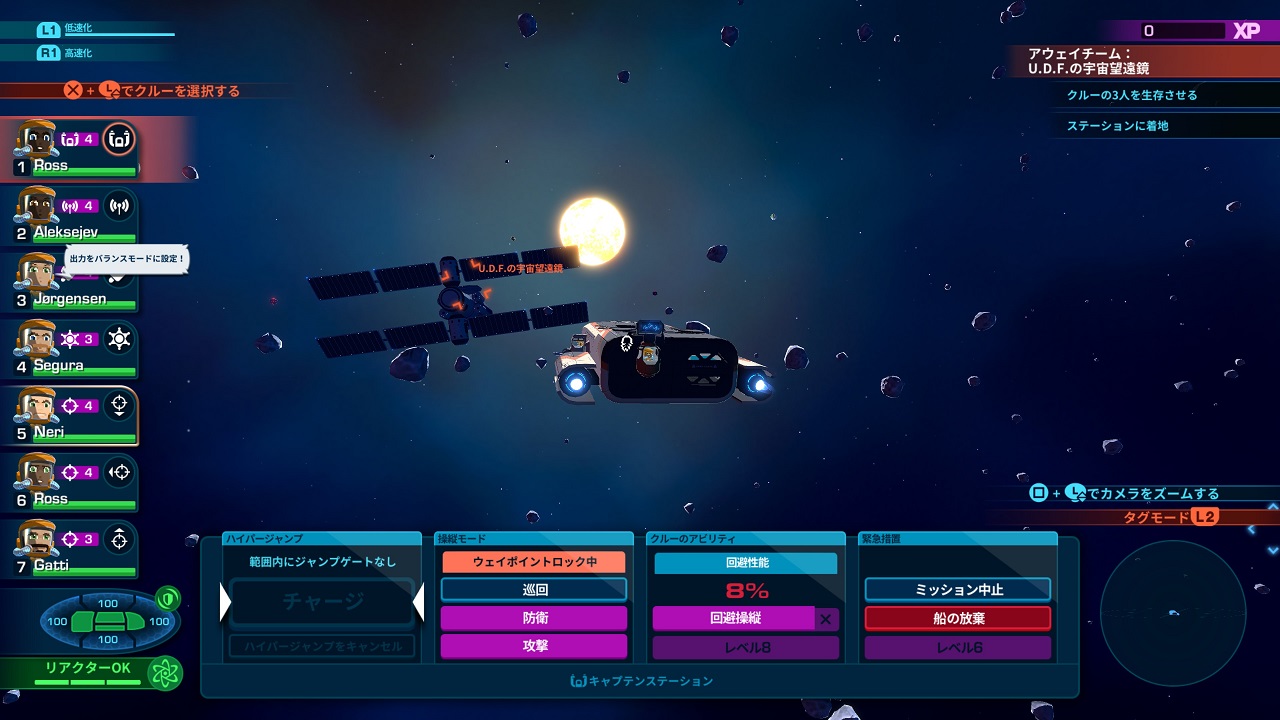Choose the 巡回 patrol piloting mode

pyautogui.click(x=534, y=590)
